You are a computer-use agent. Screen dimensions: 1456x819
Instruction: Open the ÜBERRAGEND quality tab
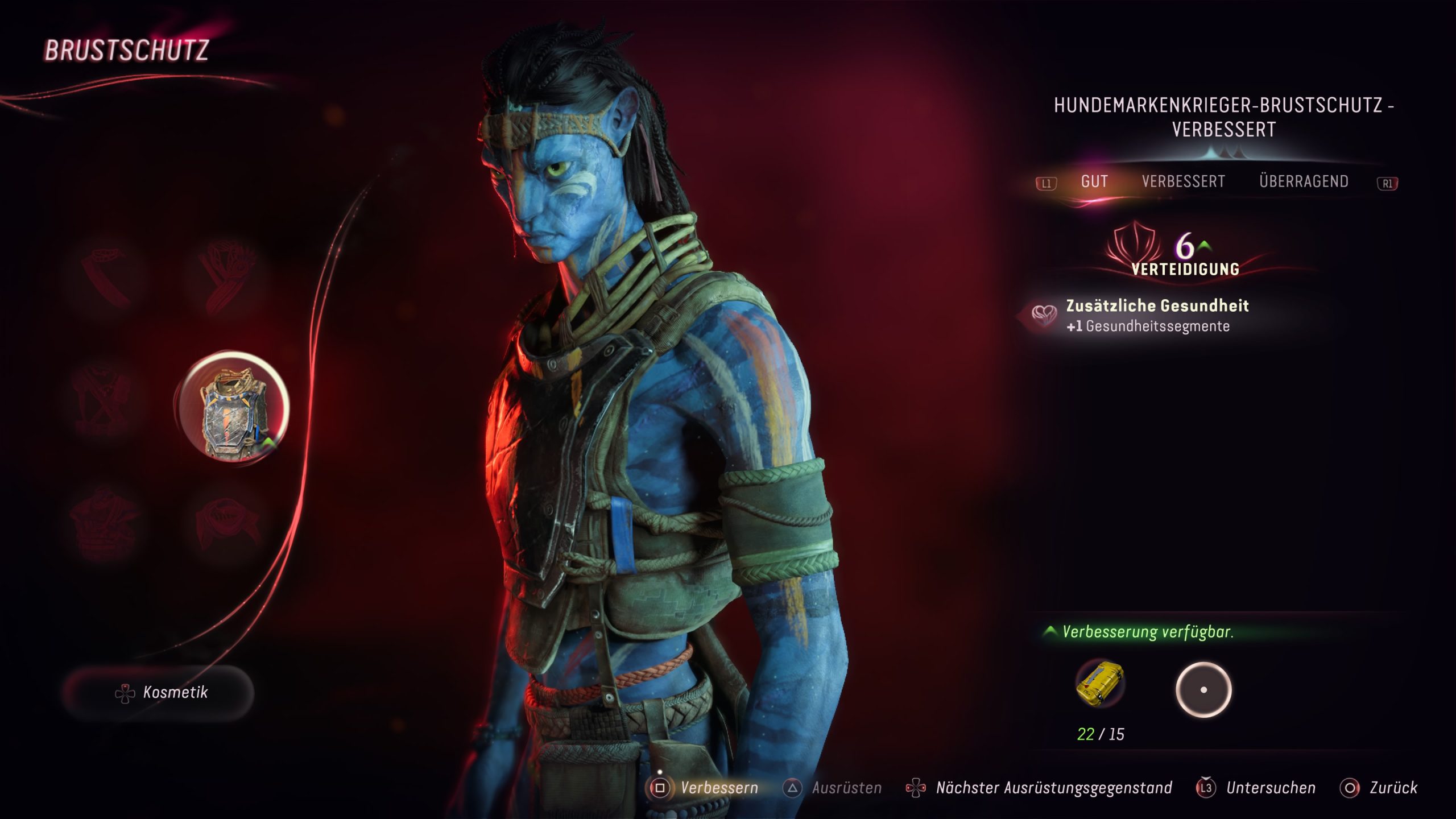click(x=1304, y=181)
